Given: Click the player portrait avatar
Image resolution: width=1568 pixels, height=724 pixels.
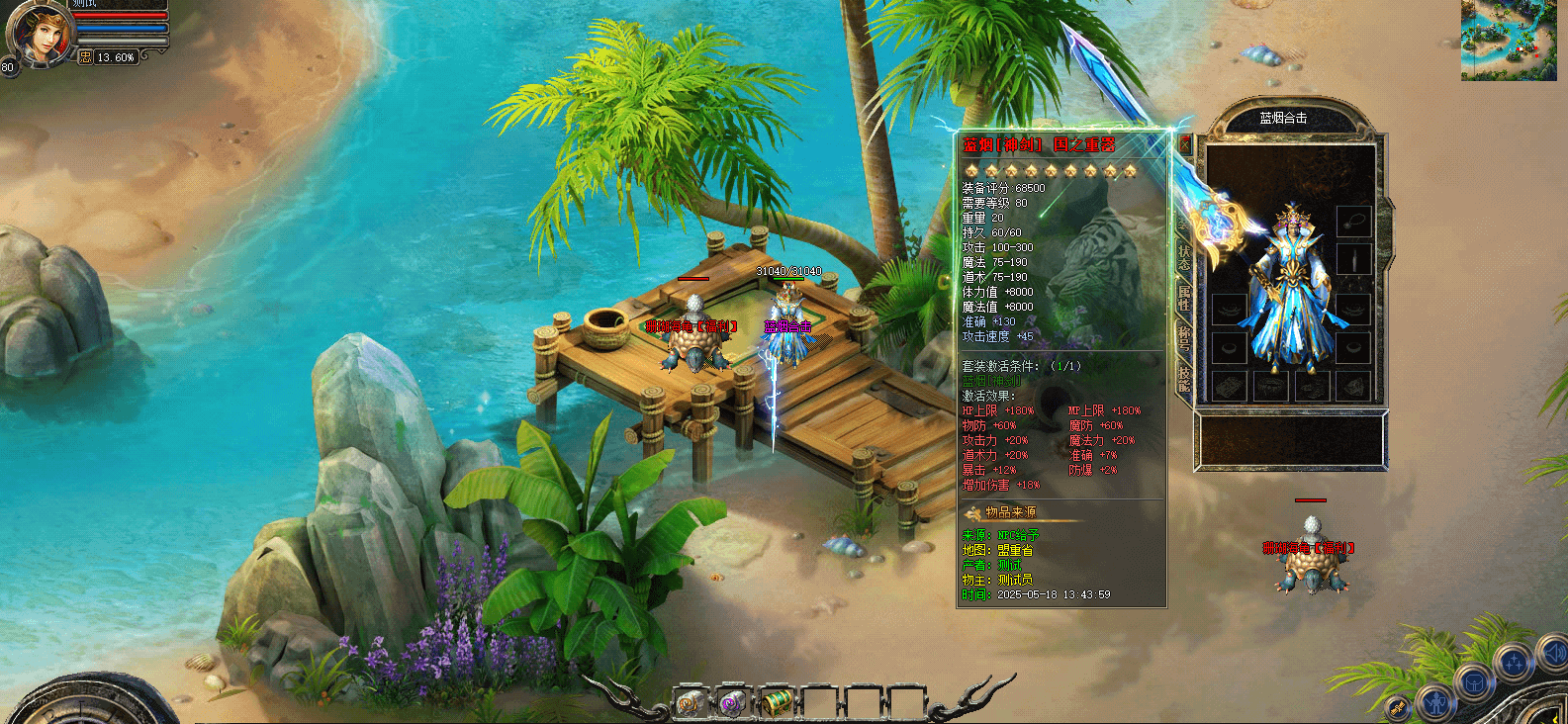Looking at the screenshot, I should (x=40, y=35).
